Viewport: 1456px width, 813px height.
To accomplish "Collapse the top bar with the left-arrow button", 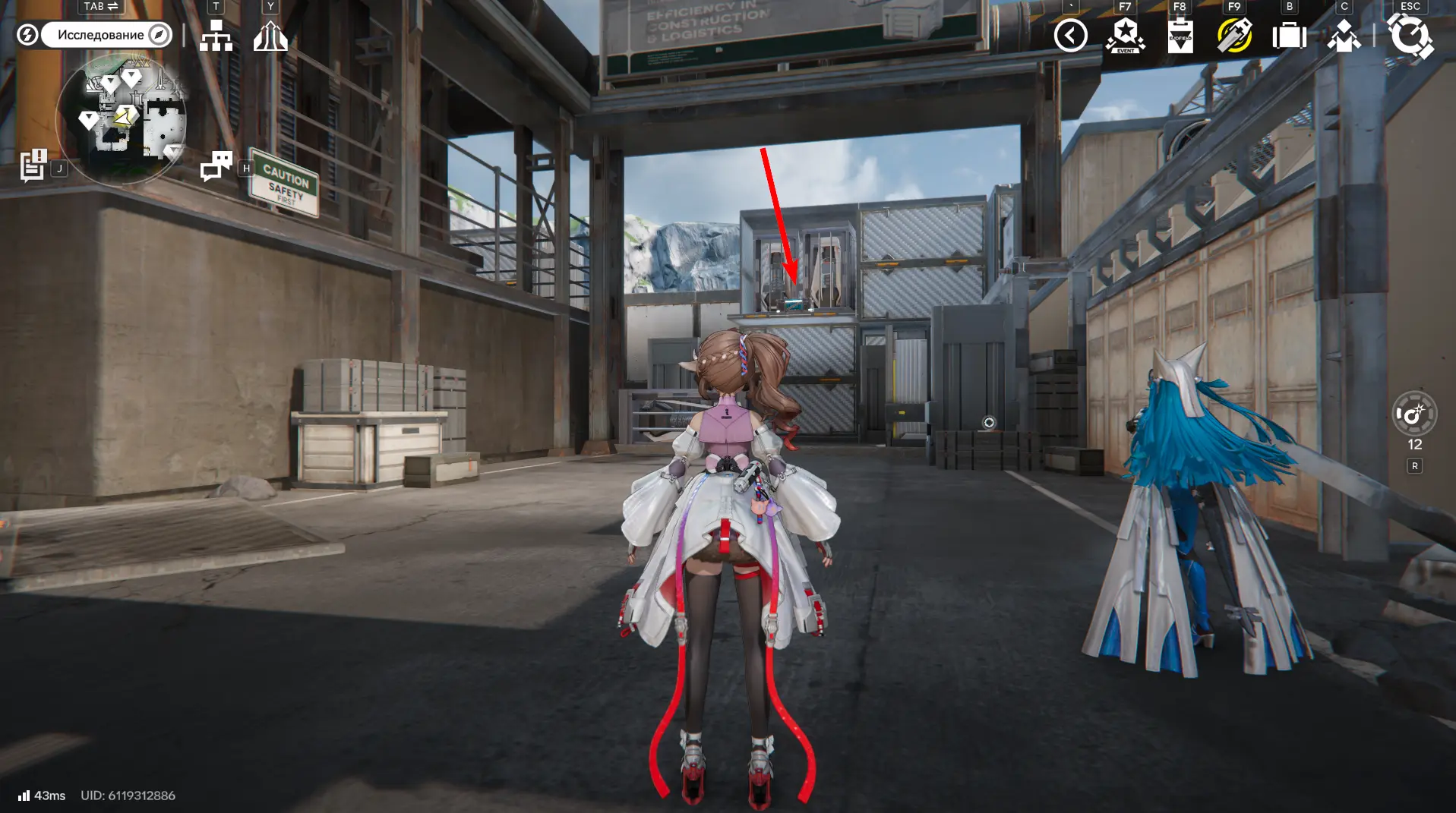I will [1070, 35].
